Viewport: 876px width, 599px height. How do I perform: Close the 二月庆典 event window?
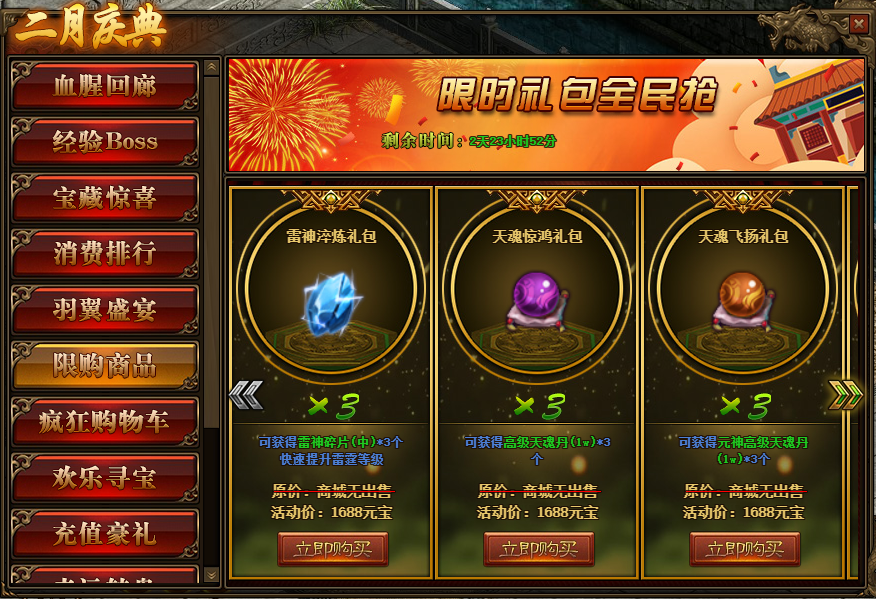[x=858, y=24]
